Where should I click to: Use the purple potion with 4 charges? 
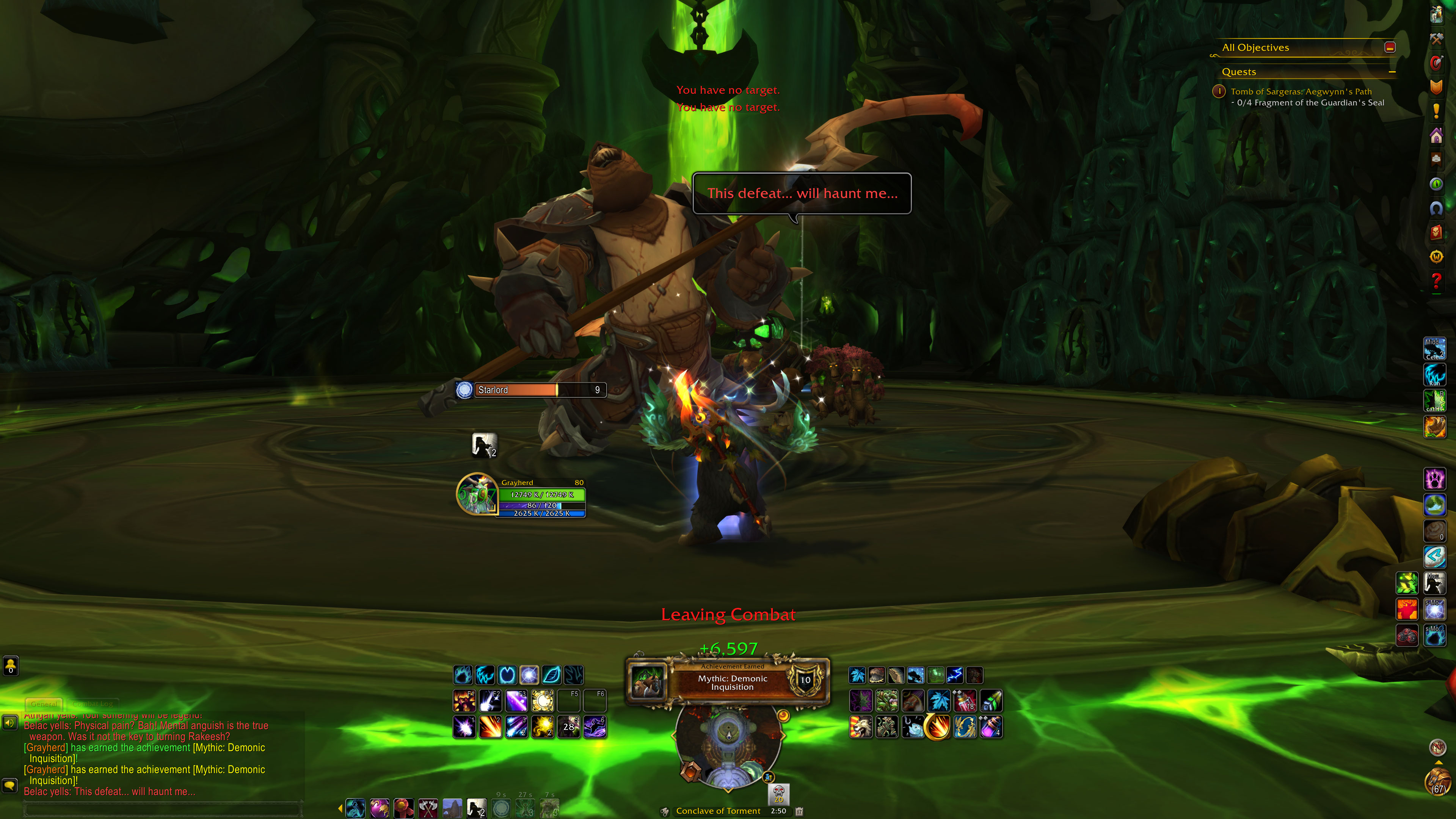[x=991, y=727]
